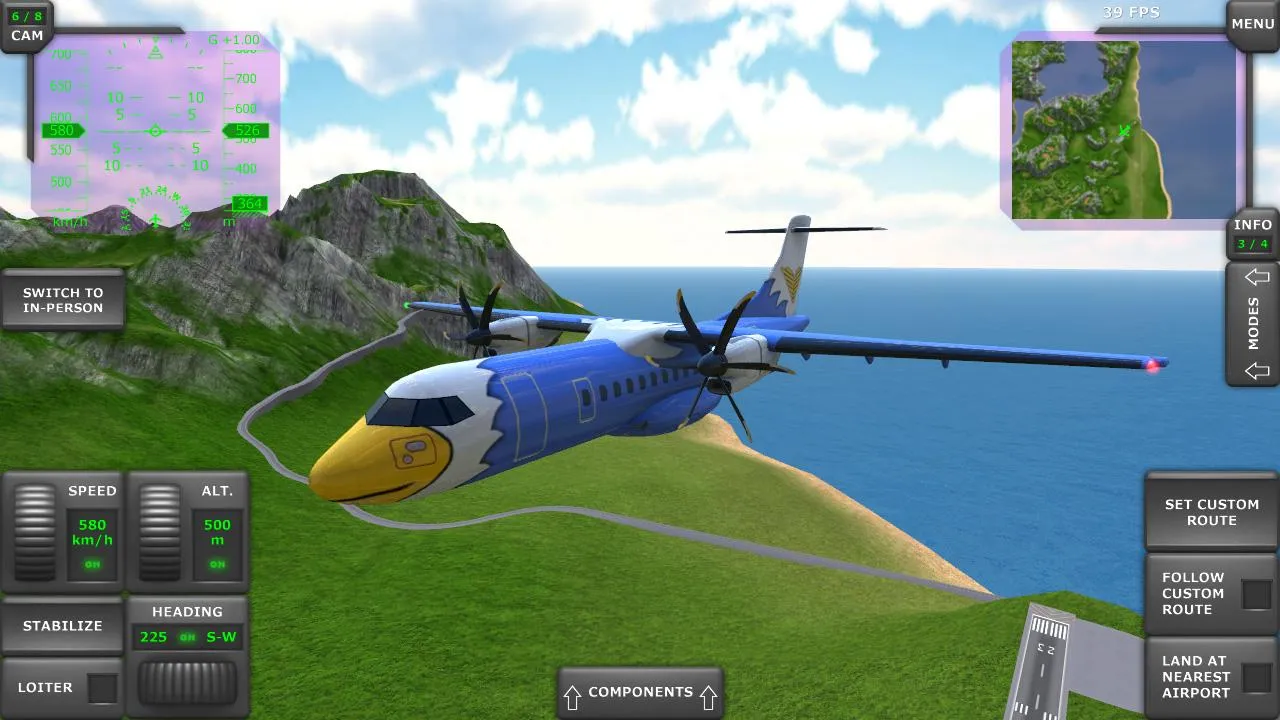Toggle the altitude hold ON indicator

(x=219, y=563)
